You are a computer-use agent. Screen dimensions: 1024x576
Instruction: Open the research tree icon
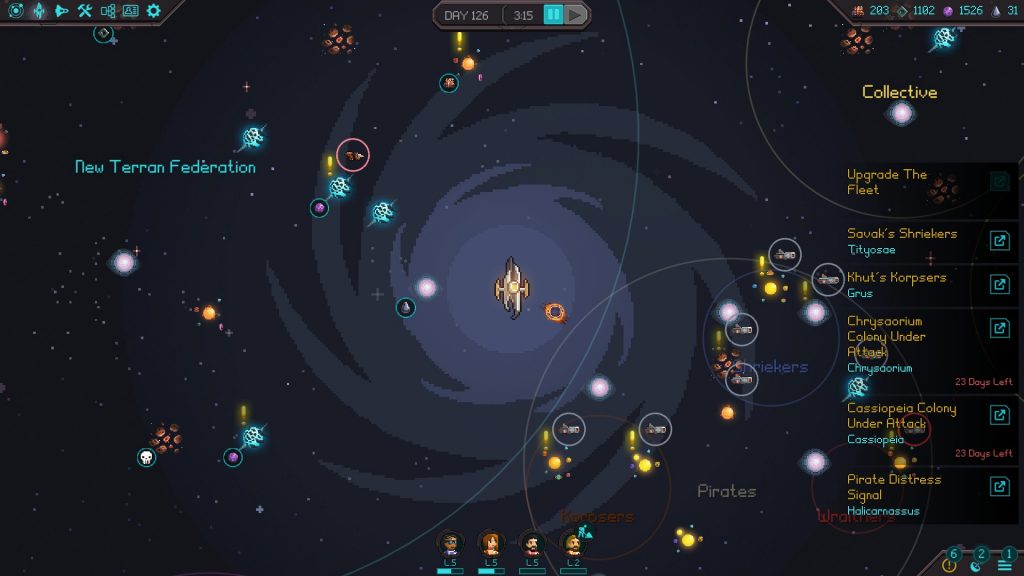(108, 11)
